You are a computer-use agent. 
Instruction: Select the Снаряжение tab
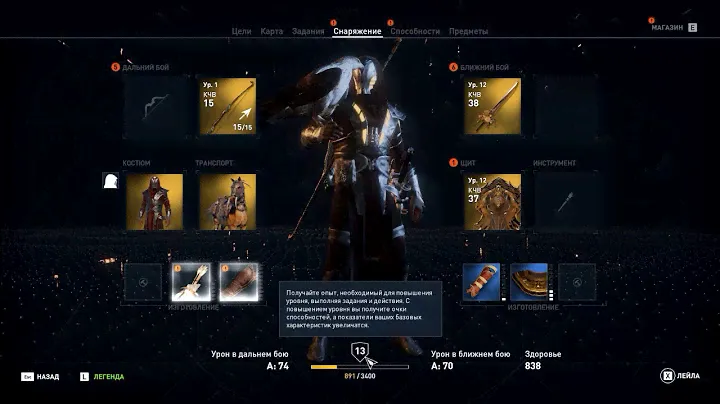[x=357, y=31]
